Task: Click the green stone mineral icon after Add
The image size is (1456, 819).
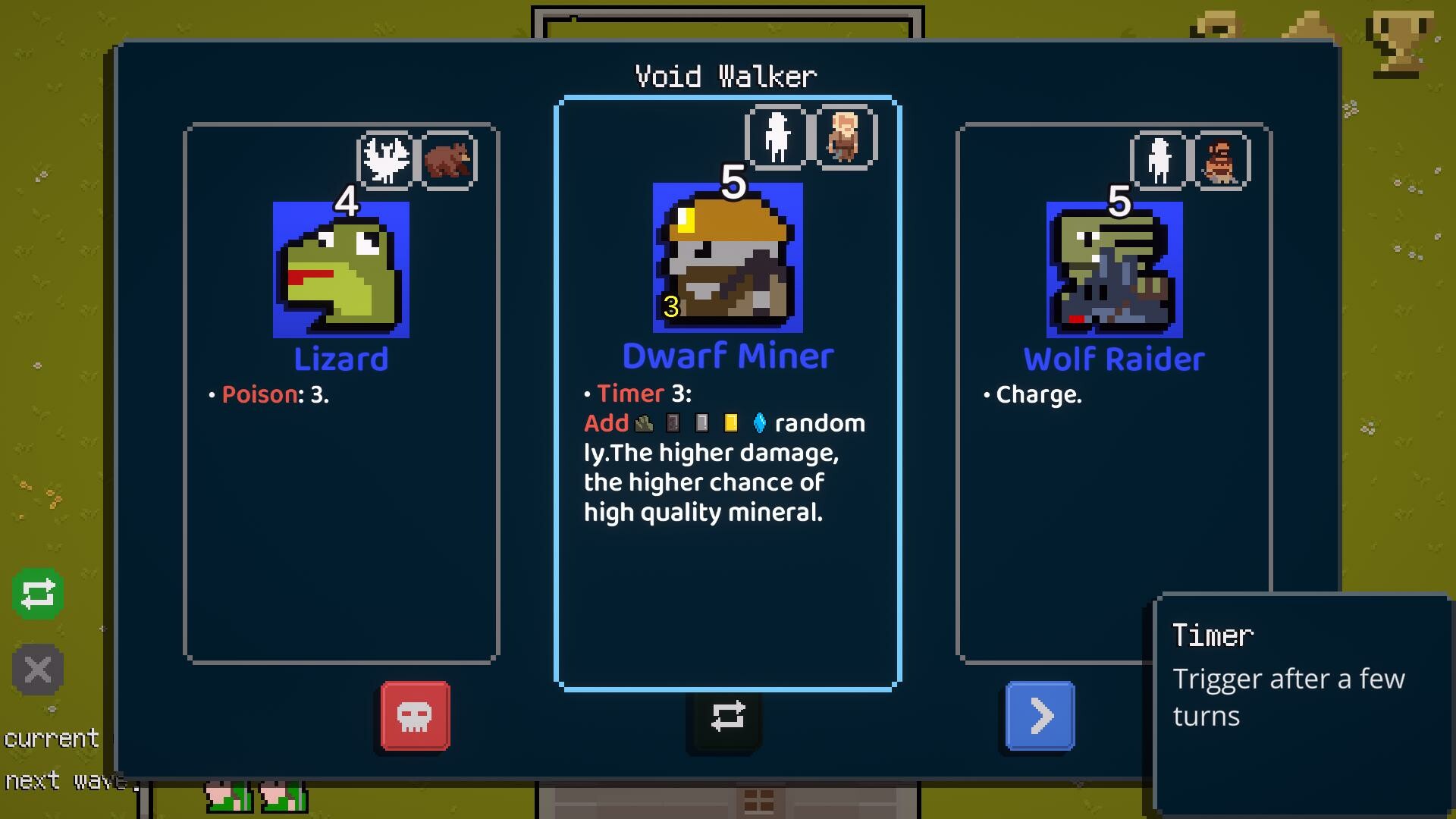Action: click(x=643, y=423)
